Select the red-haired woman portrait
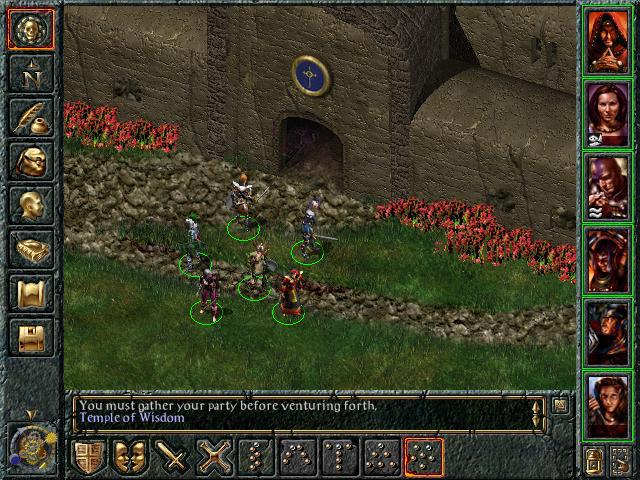 [609, 405]
